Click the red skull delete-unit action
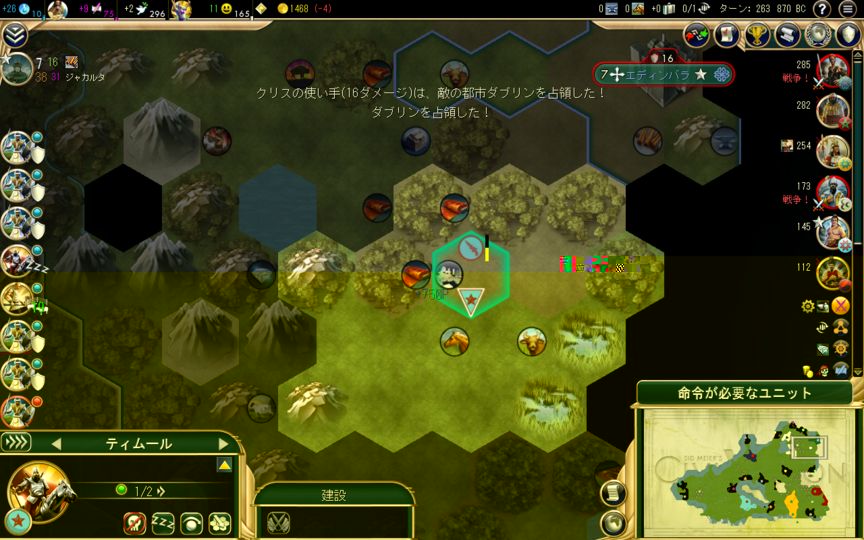Screen dimensions: 864x540 pyautogui.click(x=135, y=522)
